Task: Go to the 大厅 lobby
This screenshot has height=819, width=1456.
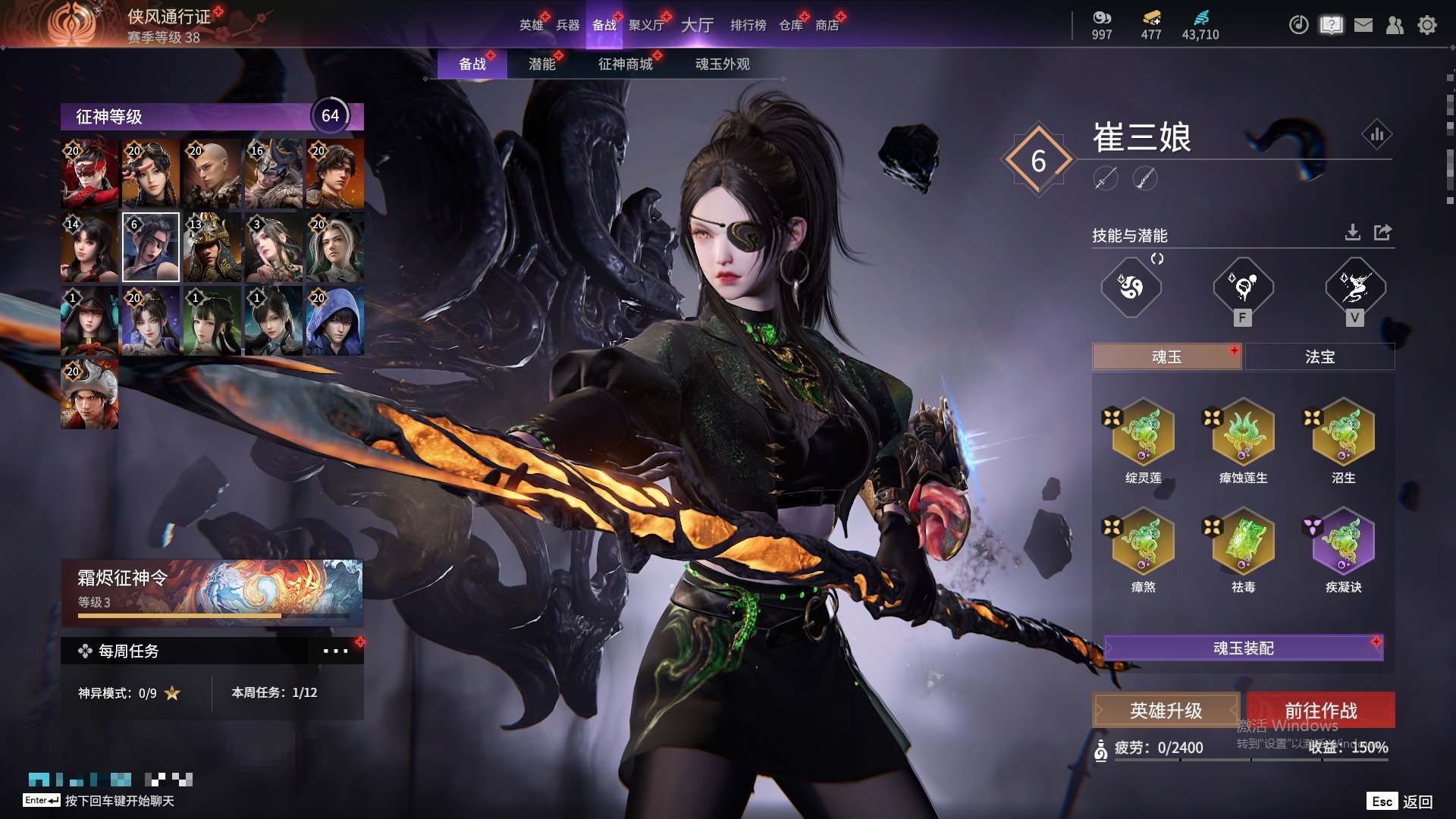Action: pos(697,25)
